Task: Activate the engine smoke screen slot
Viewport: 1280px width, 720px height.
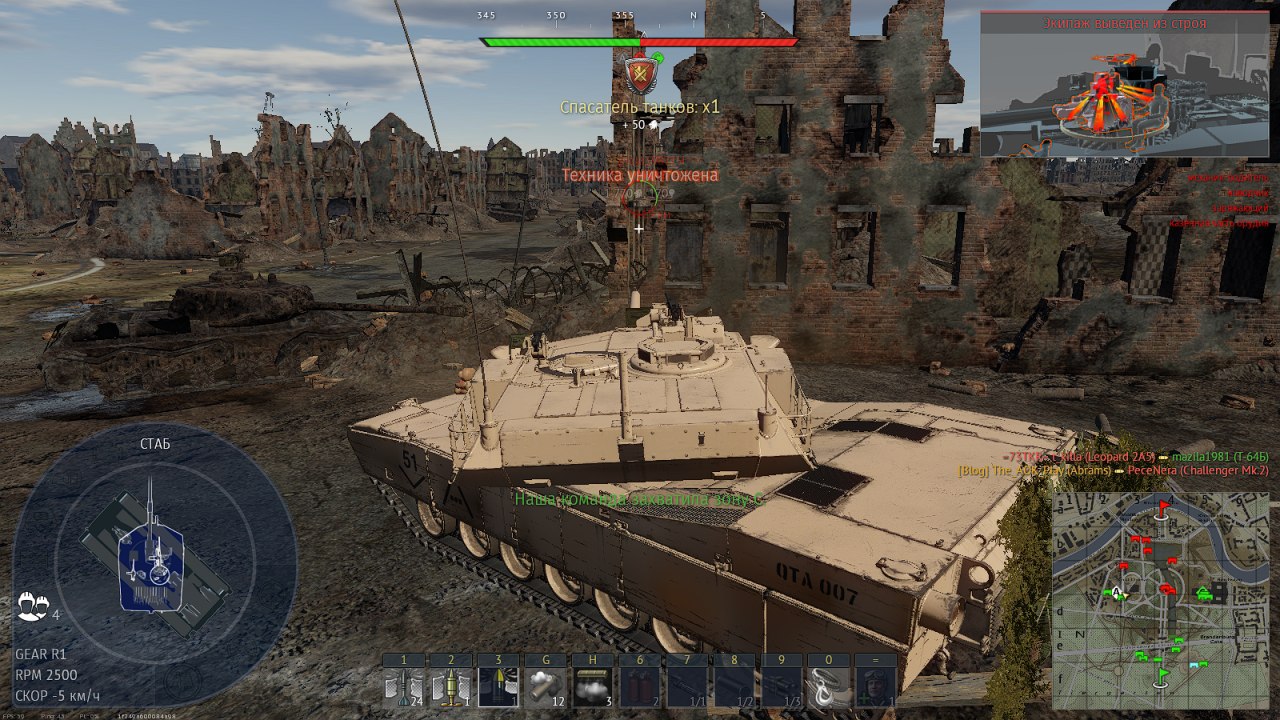Action: pos(593,688)
